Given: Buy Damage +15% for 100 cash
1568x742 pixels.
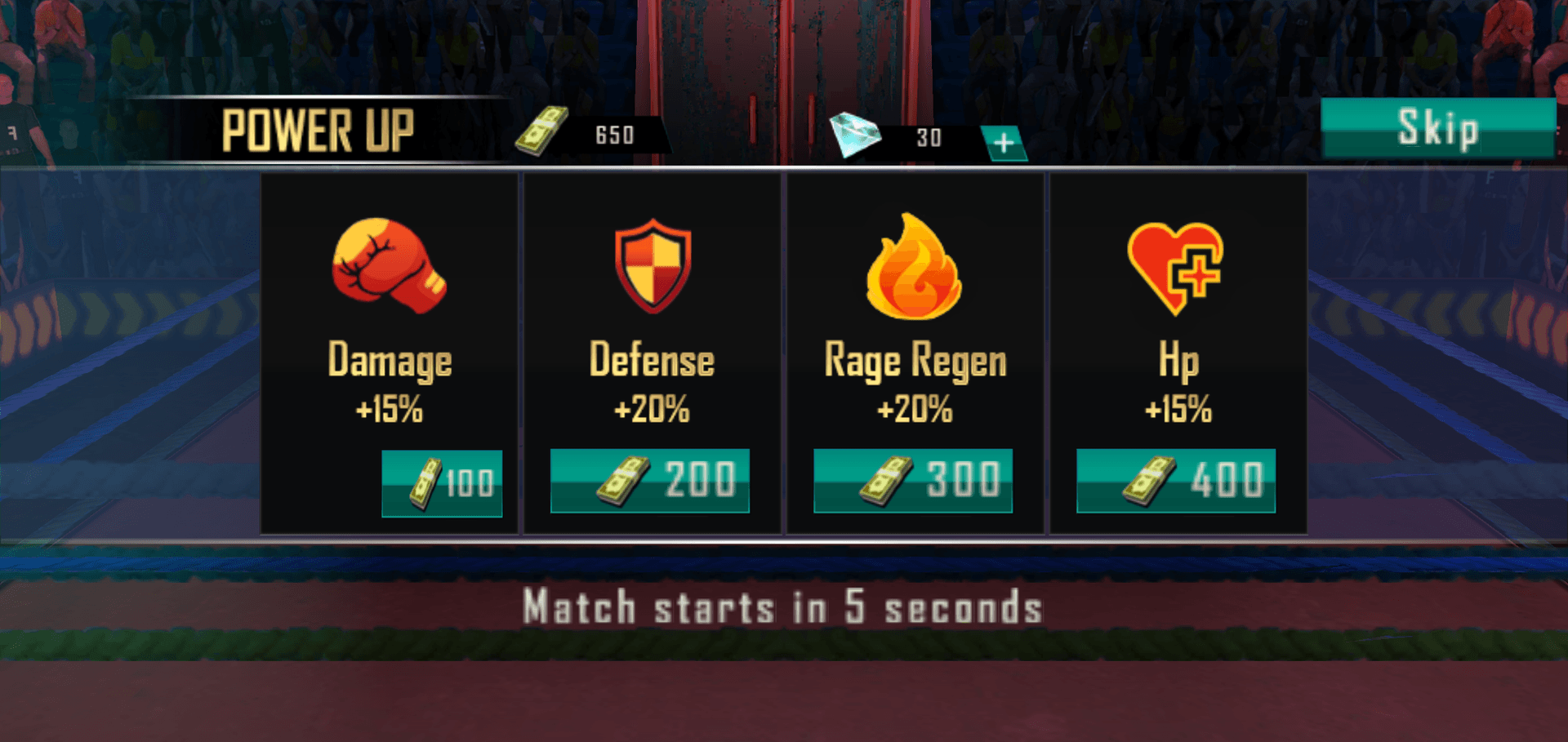Looking at the screenshot, I should (x=442, y=483).
